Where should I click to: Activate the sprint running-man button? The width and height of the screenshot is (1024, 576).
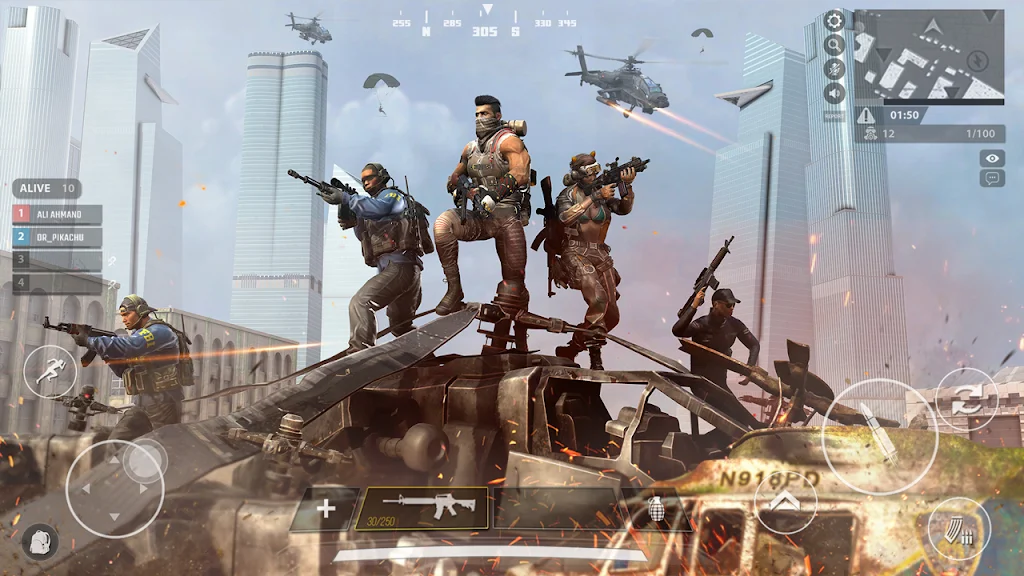tap(49, 372)
